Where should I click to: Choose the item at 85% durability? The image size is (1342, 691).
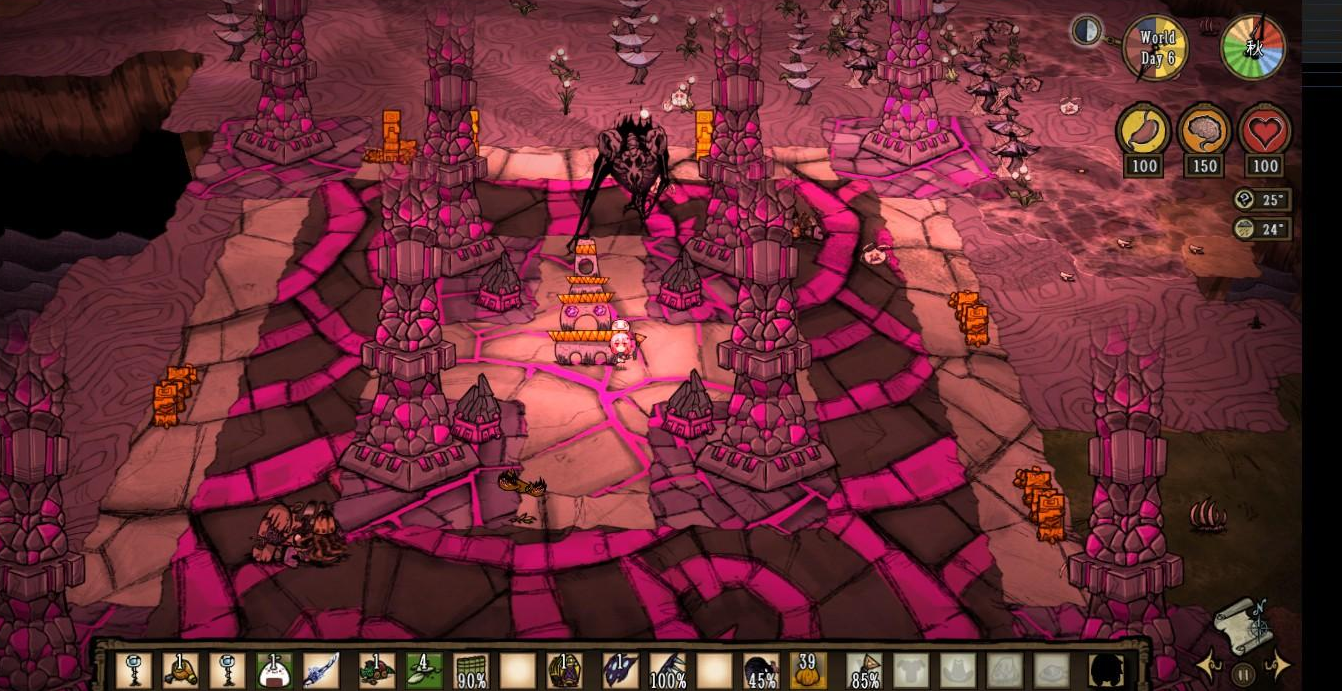[x=864, y=671]
